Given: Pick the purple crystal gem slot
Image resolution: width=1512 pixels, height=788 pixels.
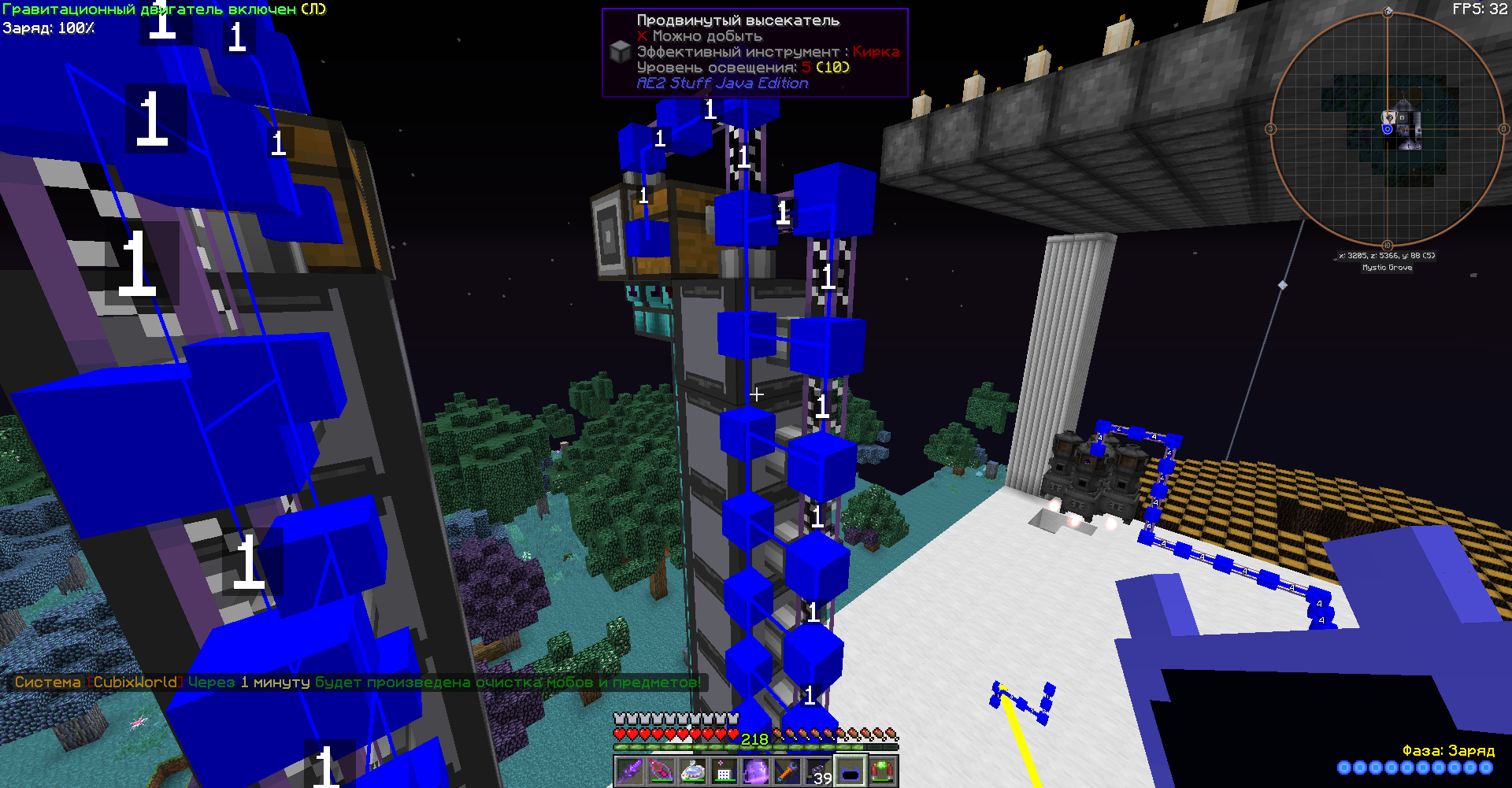Looking at the screenshot, I should [x=756, y=771].
